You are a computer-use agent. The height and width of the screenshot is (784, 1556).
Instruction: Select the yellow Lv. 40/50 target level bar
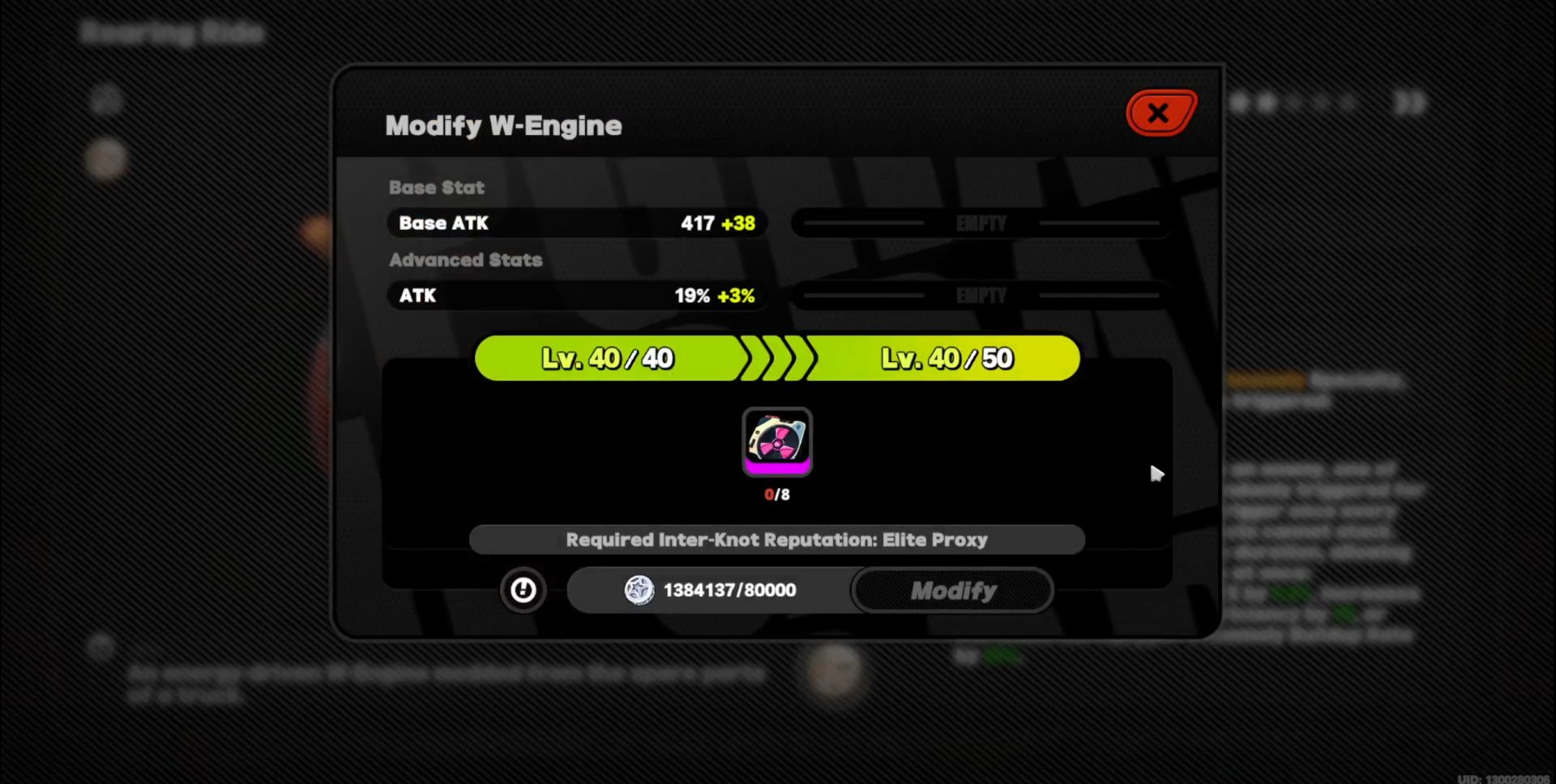point(946,358)
